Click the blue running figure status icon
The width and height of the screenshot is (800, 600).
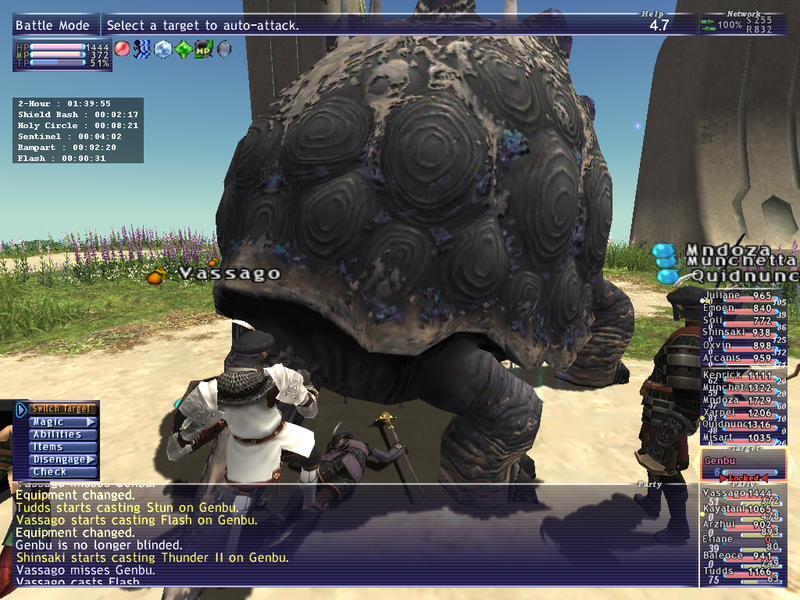141,48
